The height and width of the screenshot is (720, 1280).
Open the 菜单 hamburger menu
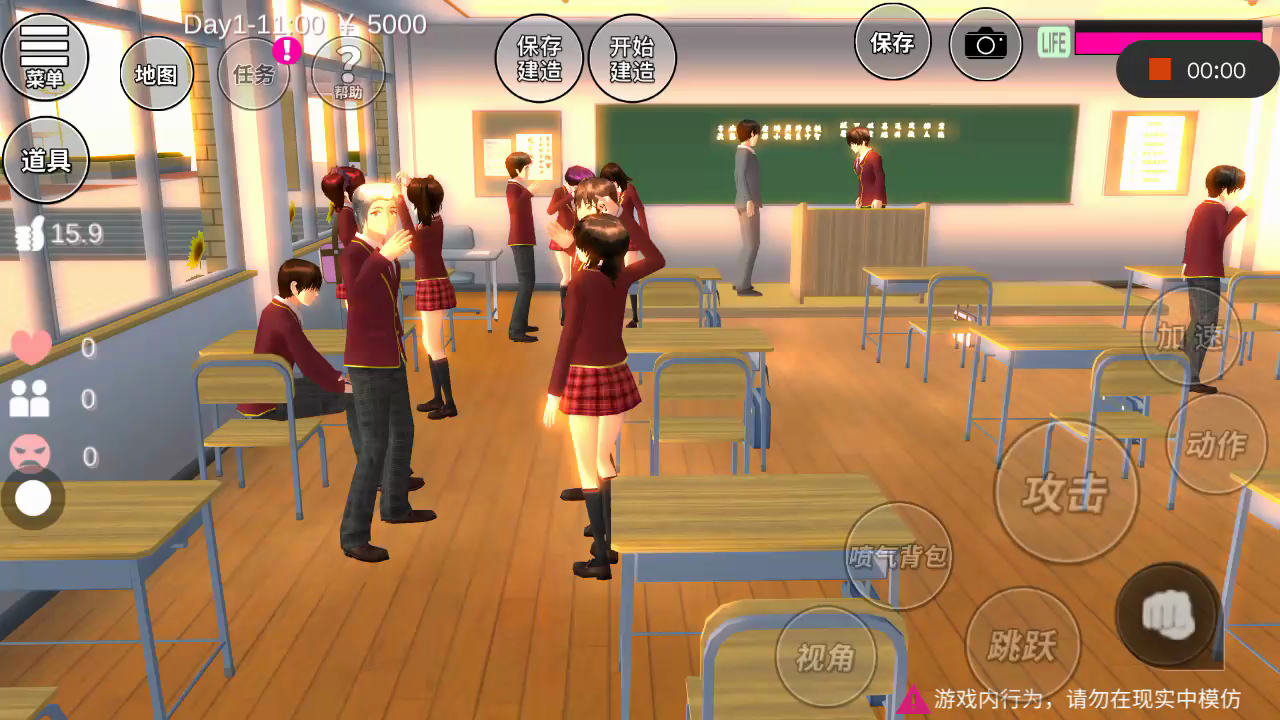pyautogui.click(x=45, y=56)
